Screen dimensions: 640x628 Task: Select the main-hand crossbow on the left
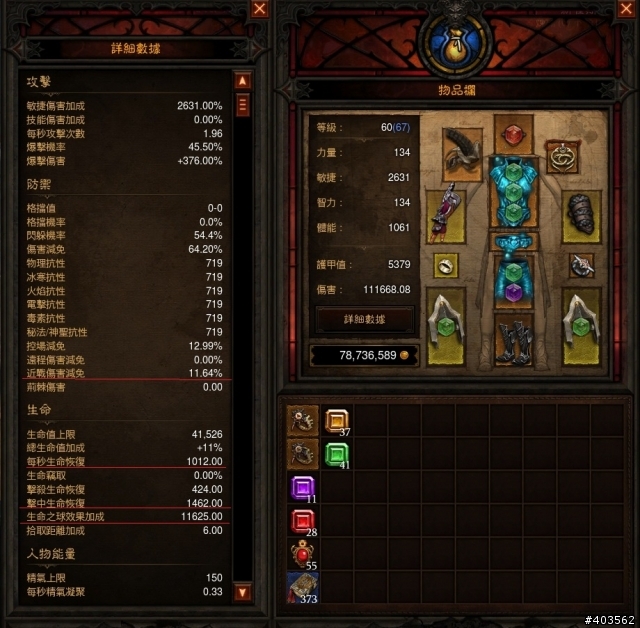tap(446, 325)
